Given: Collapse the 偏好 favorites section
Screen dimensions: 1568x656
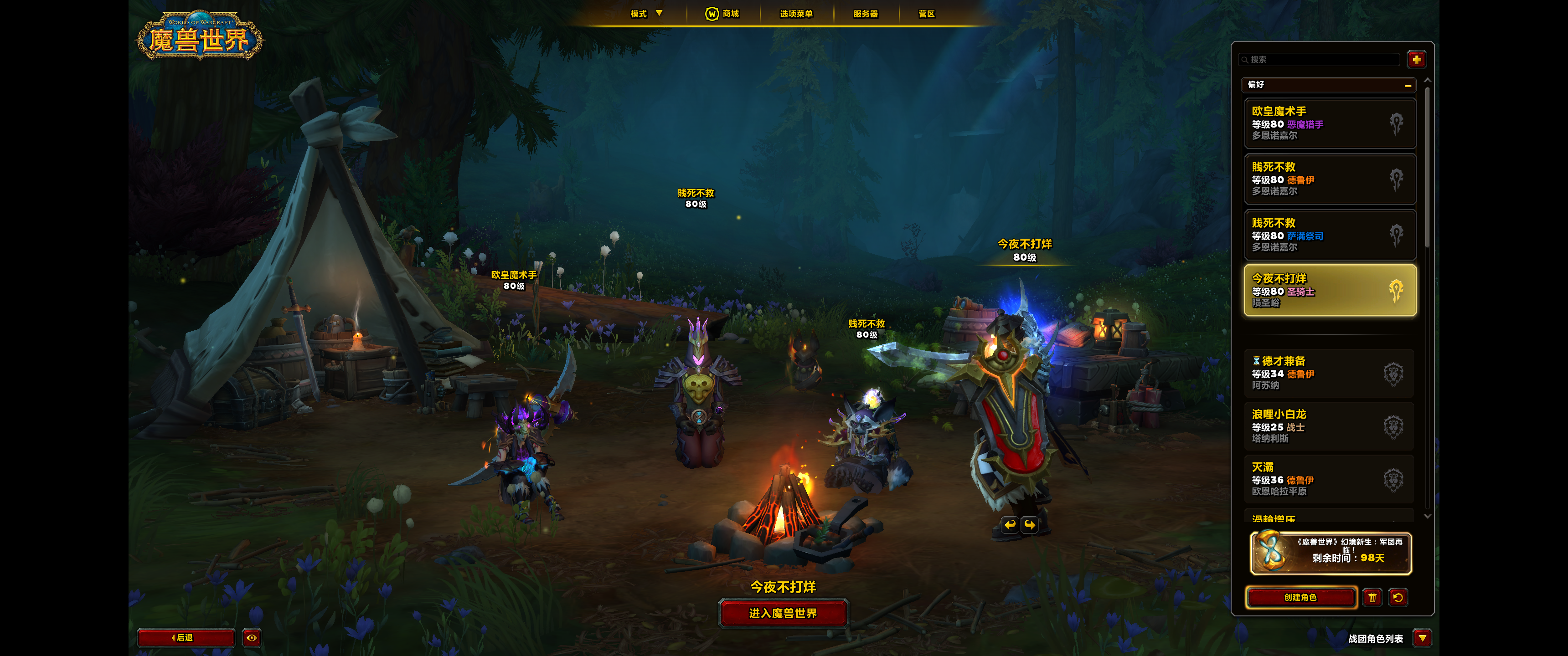Looking at the screenshot, I should (1407, 85).
